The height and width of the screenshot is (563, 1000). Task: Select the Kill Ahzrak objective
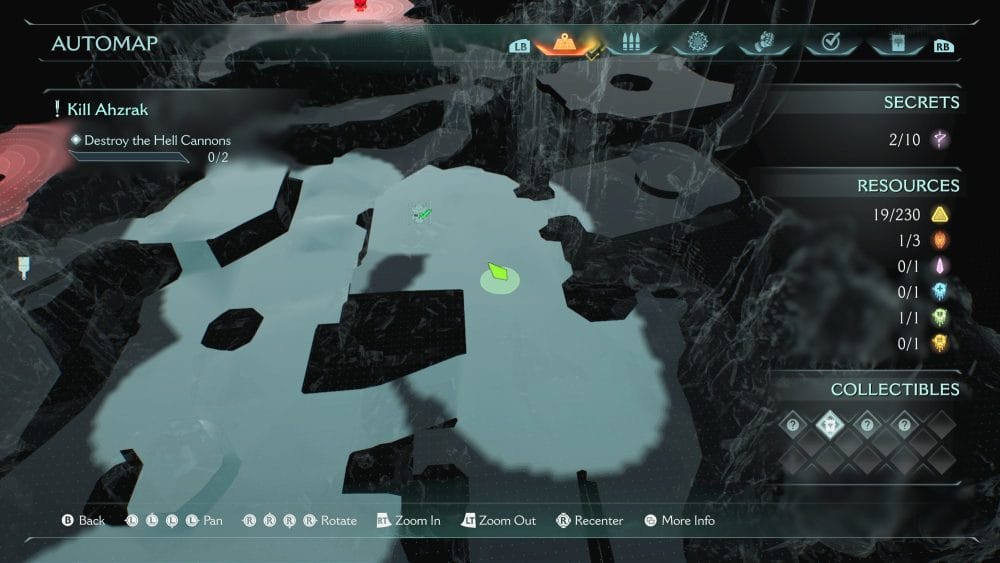coord(108,109)
